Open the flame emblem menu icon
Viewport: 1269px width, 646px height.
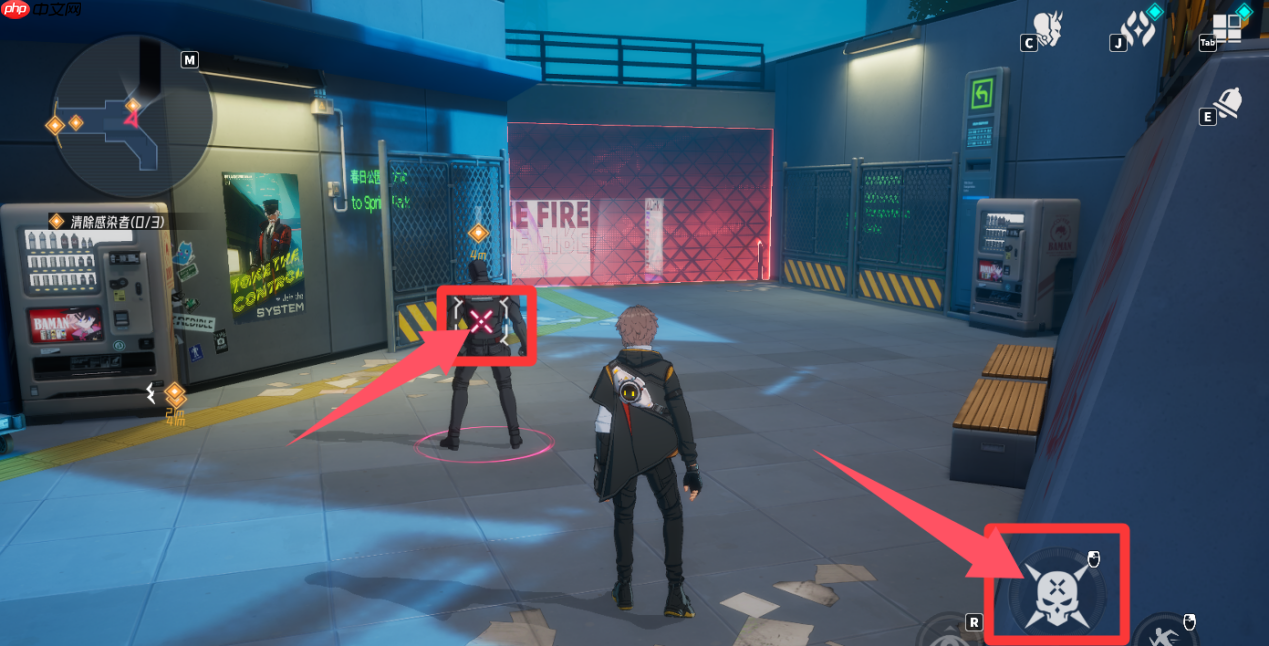(x=1139, y=29)
